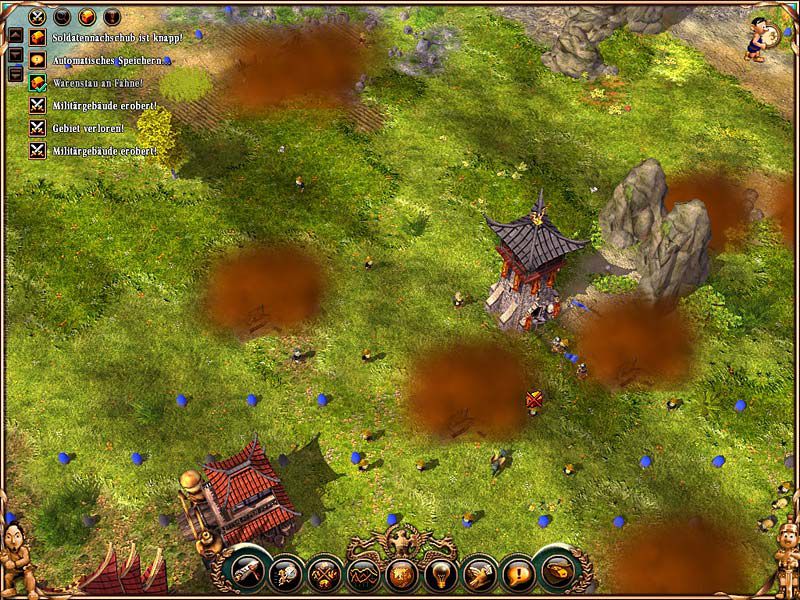Toggle the exclamation speech bubble messages icon
The height and width of the screenshot is (600, 800).
(516, 573)
